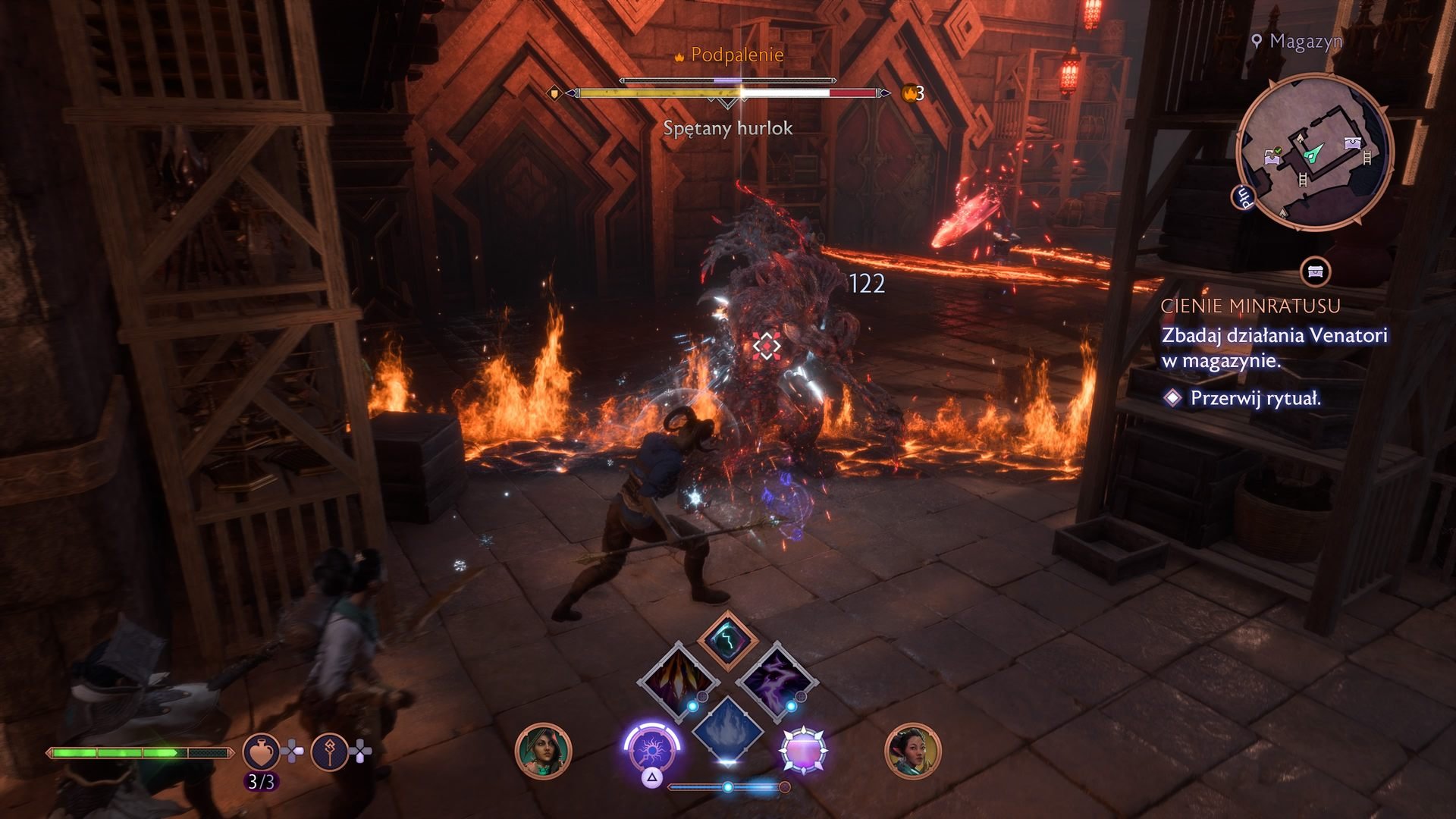Click the flame status icon showing 3 stacks
Viewport: 1456px width, 819px height.
tap(909, 94)
